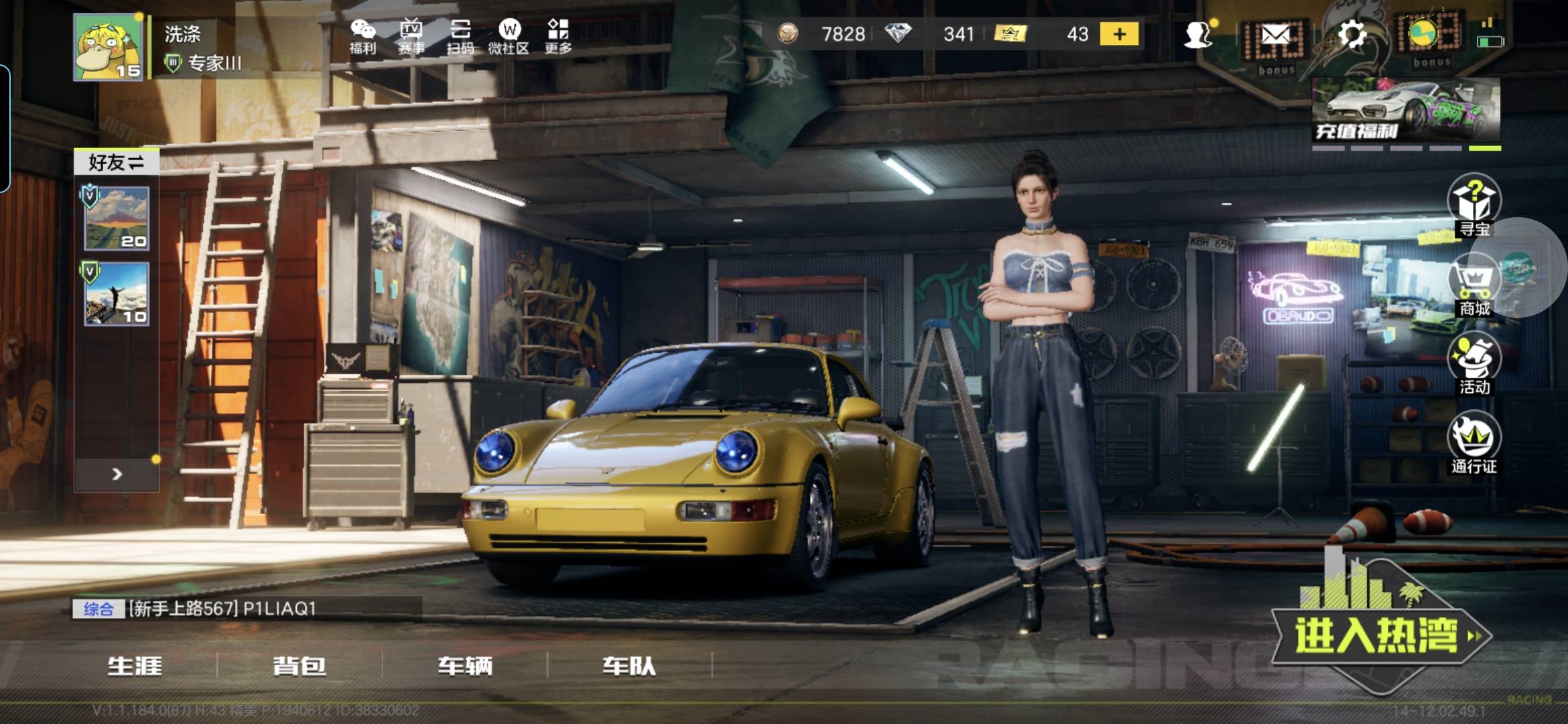Open the 微社区 community icon

tap(509, 36)
